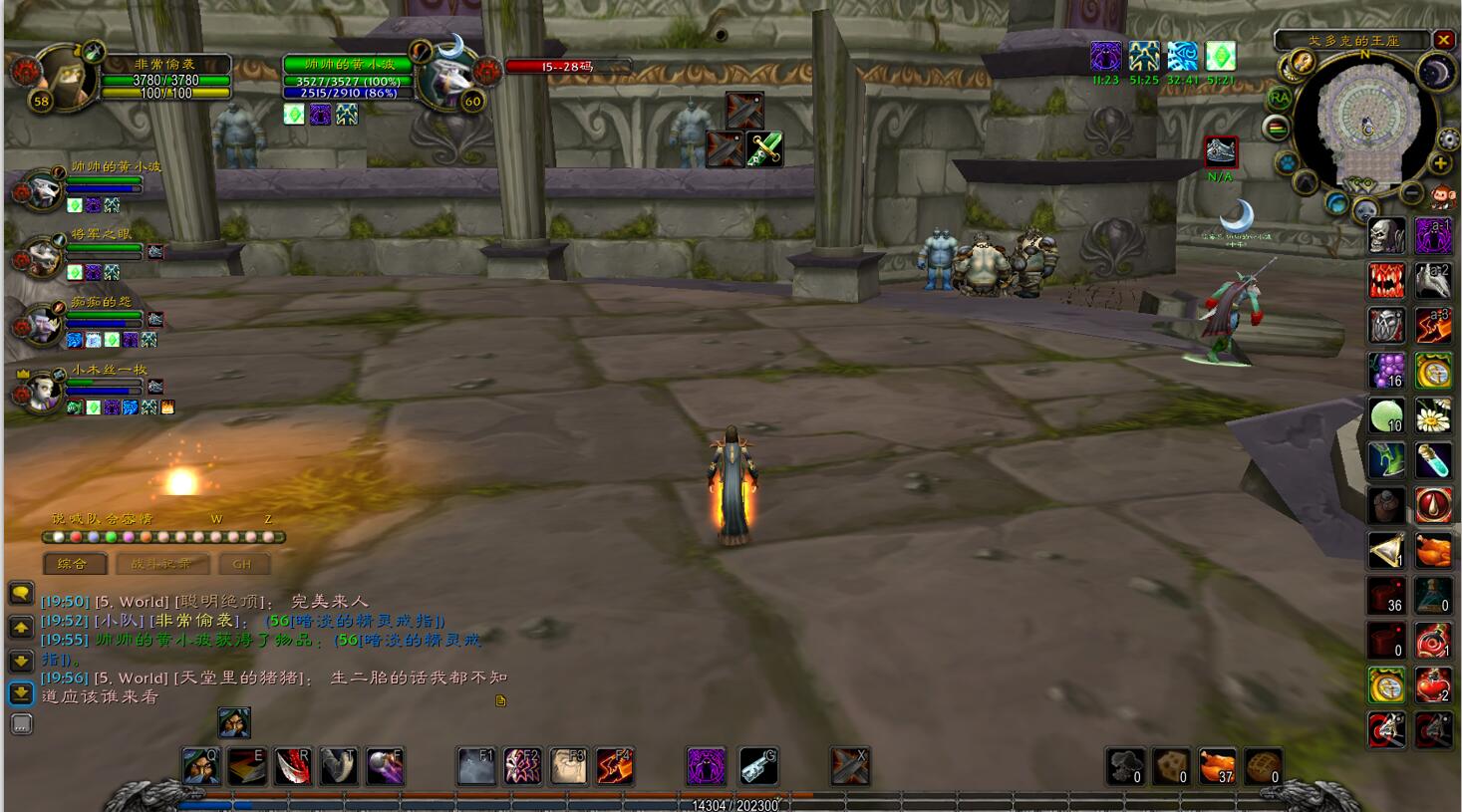The image size is (1462, 812).
Task: Activate the purple shadow ability on bottom bar
Action: click(x=706, y=766)
